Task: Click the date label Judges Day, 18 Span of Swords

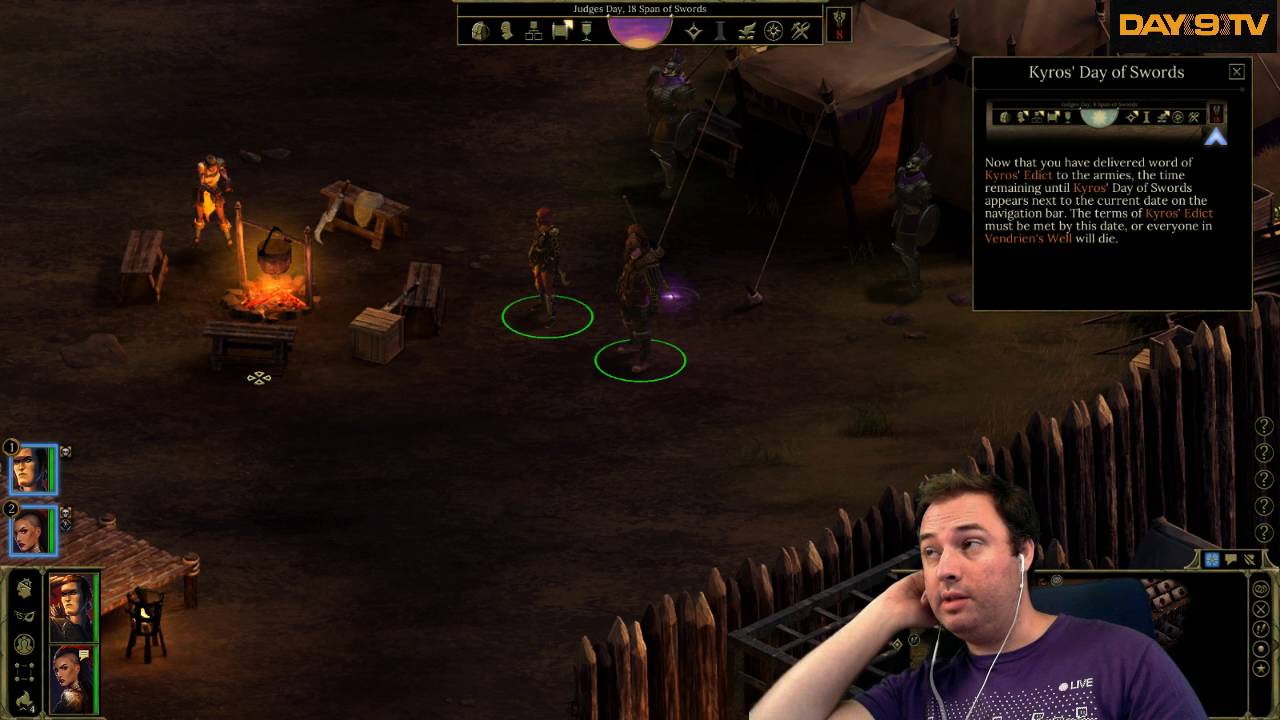Action: (x=639, y=8)
